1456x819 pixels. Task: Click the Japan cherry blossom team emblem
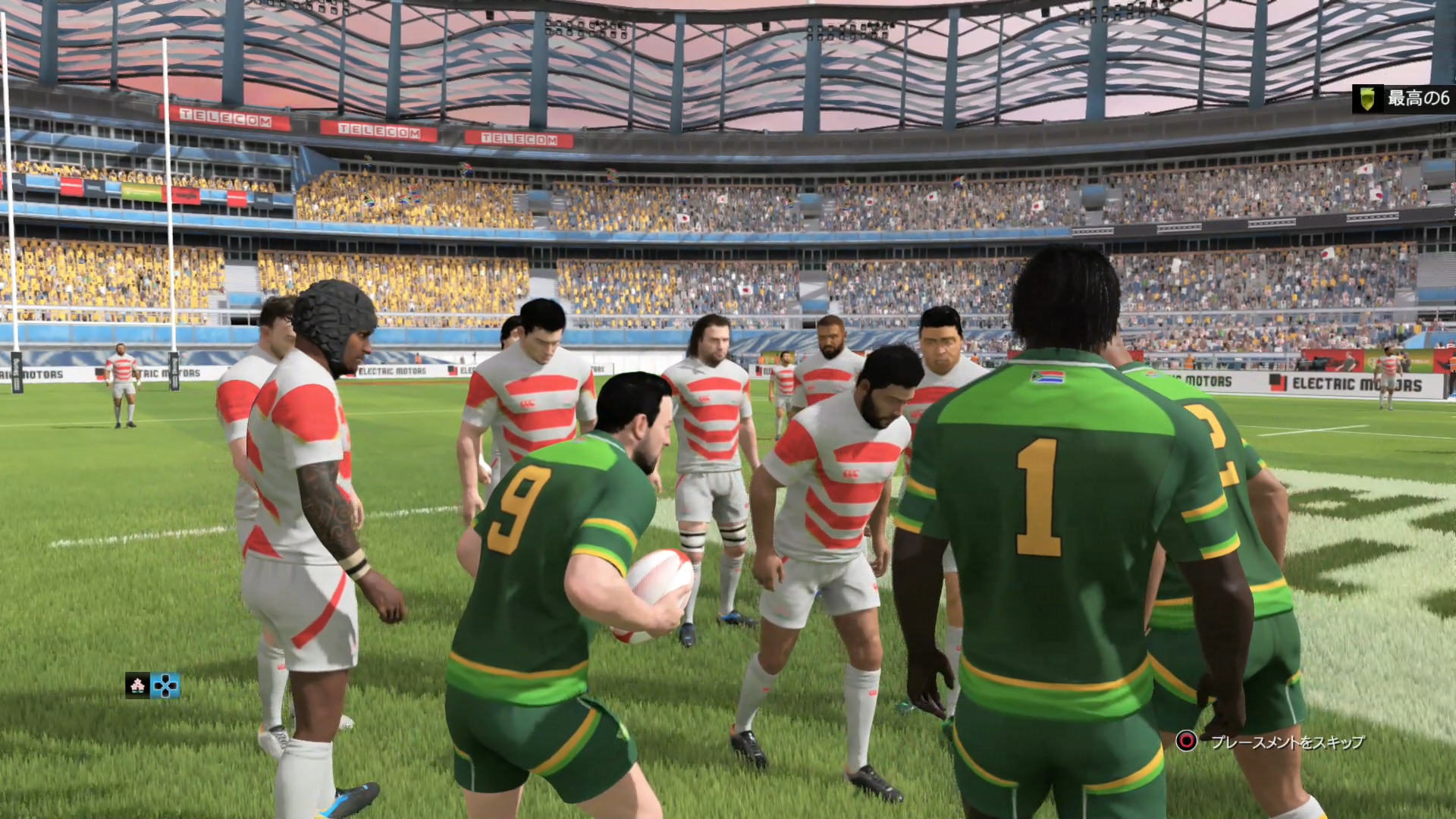pyautogui.click(x=137, y=686)
